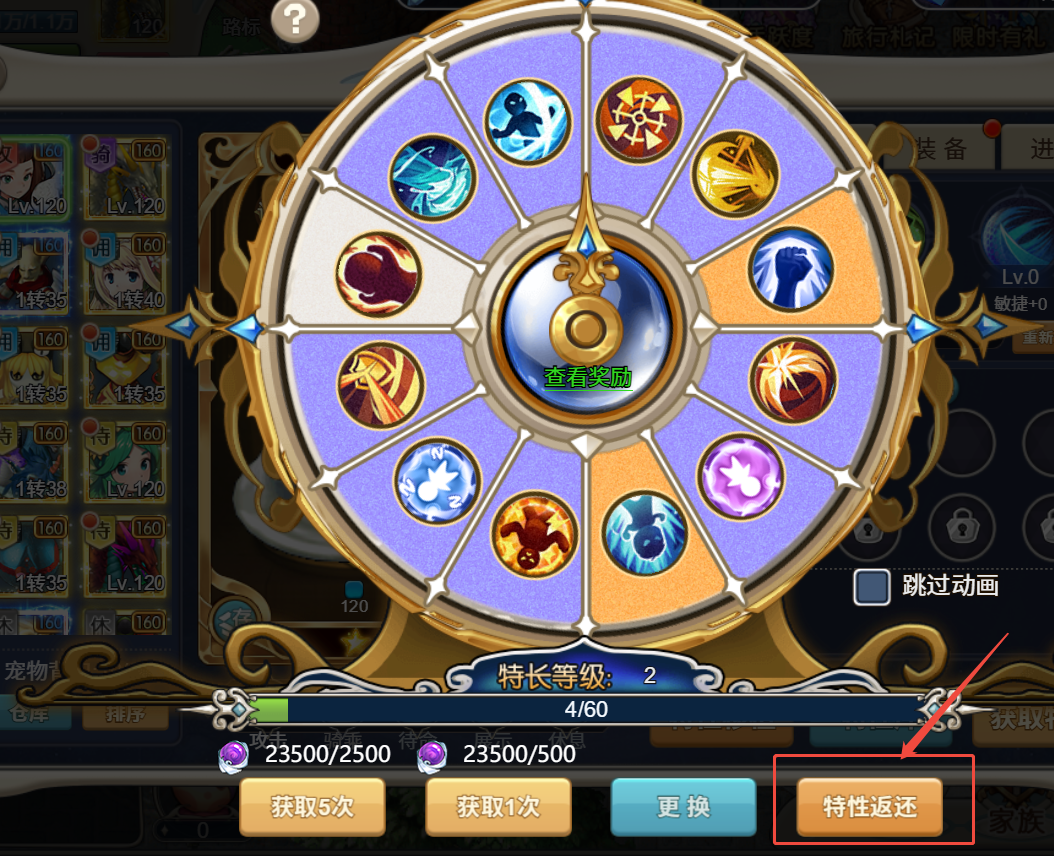Draw once with the 获取1次 button
This screenshot has height=856, width=1054.
(x=498, y=806)
